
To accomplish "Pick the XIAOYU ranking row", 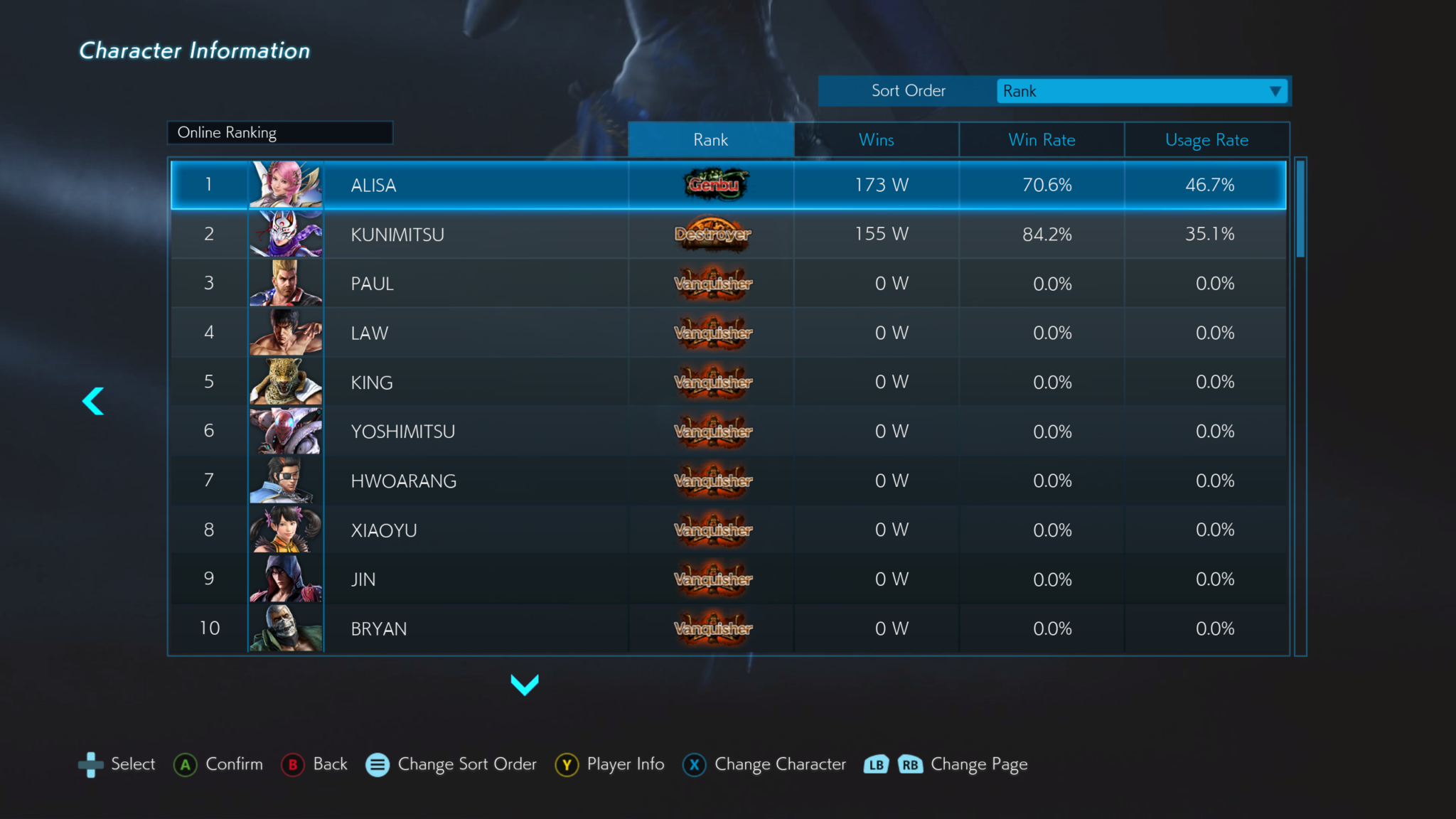I will click(728, 530).
